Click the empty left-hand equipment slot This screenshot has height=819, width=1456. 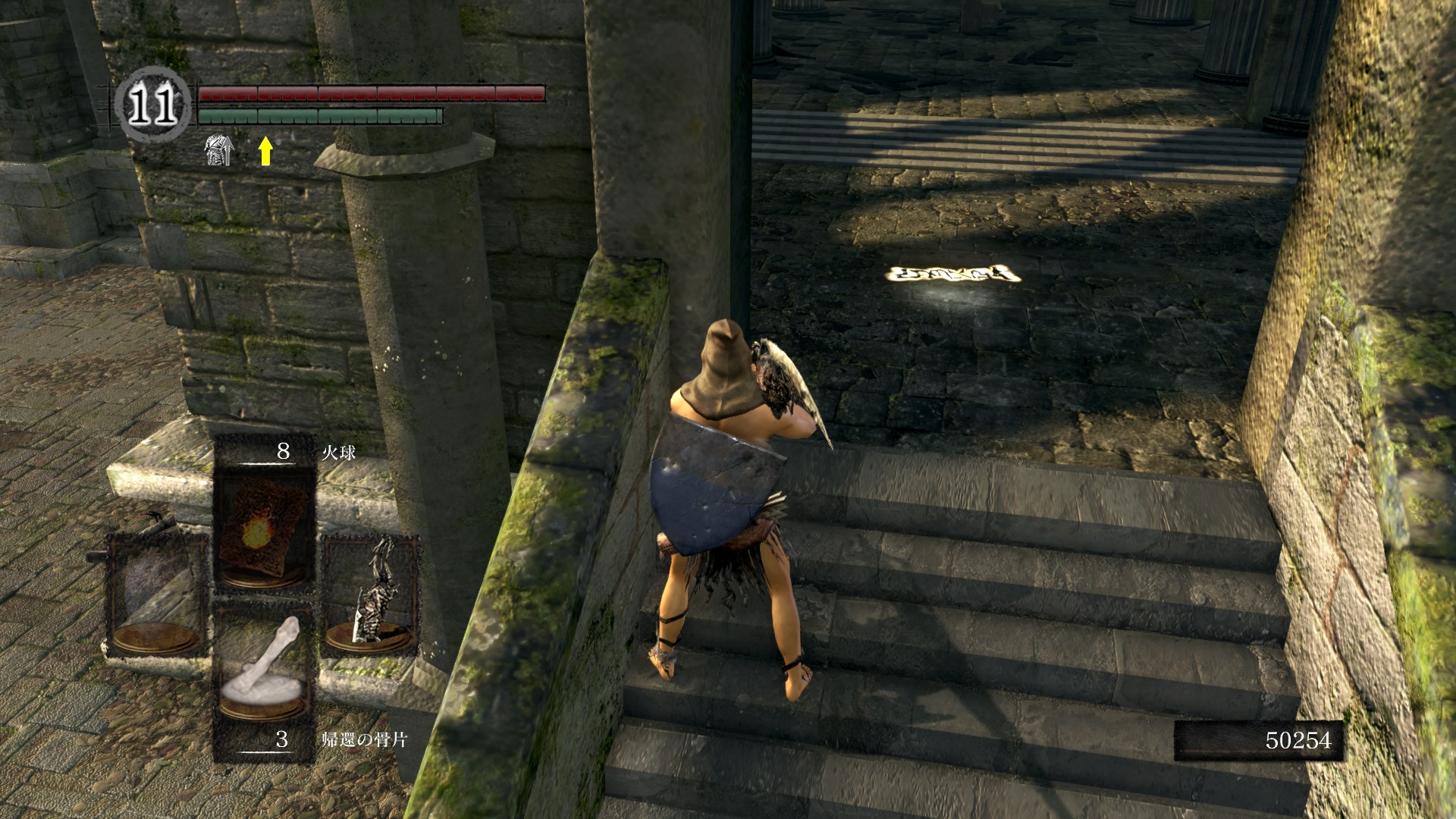point(157,596)
